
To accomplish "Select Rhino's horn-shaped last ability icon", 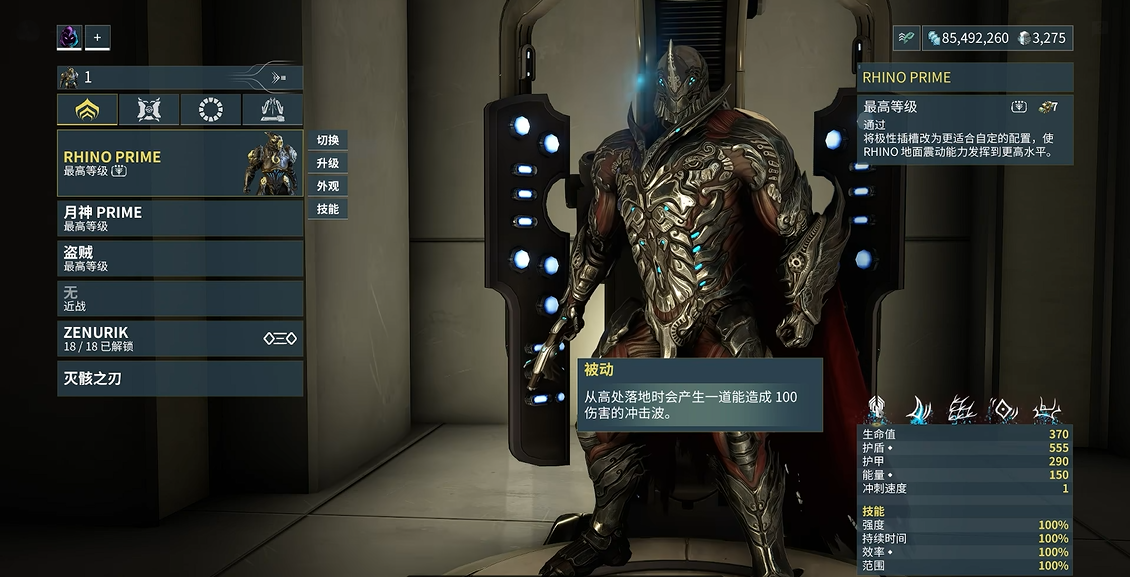I will [x=1047, y=409].
